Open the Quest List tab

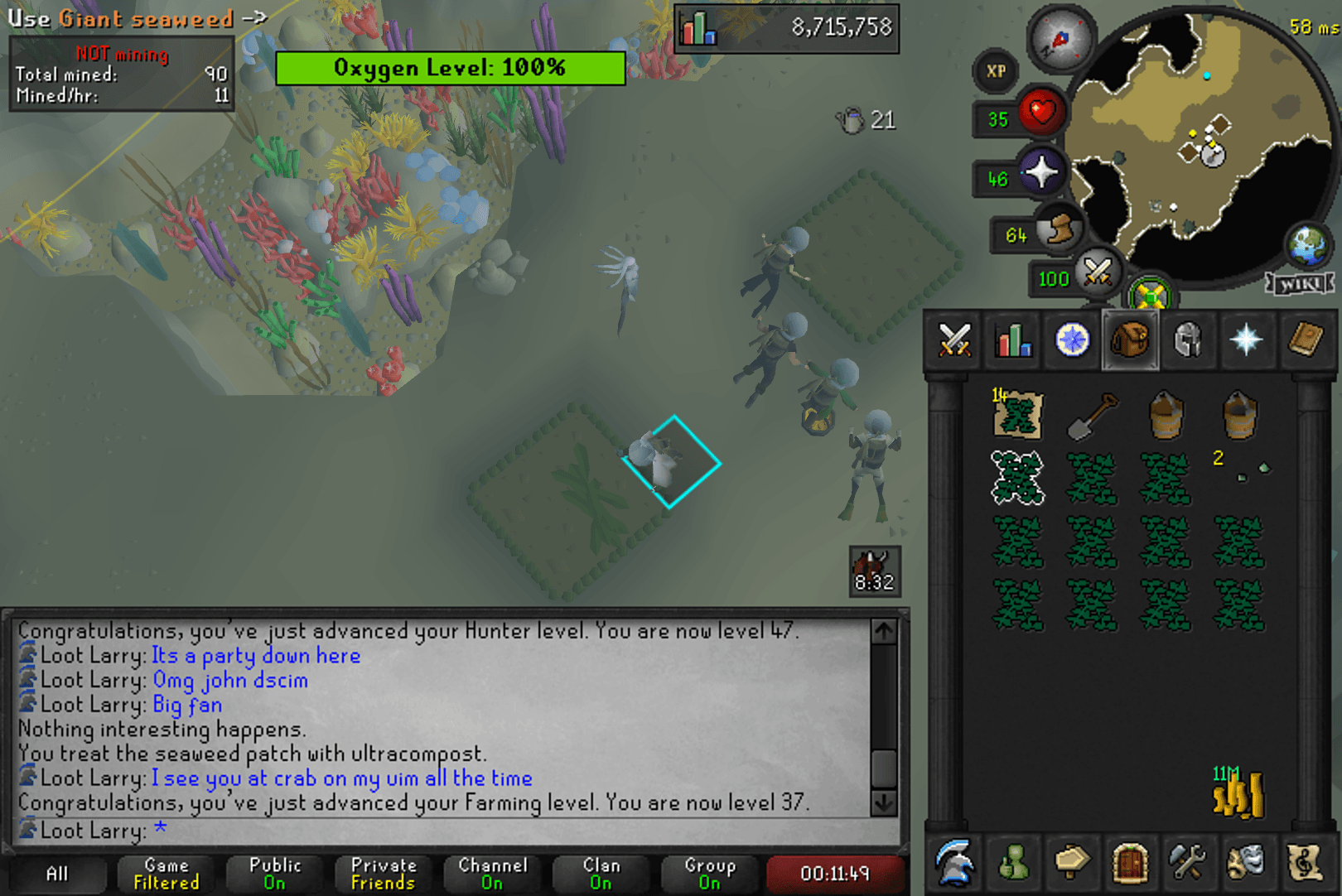coord(1072,340)
